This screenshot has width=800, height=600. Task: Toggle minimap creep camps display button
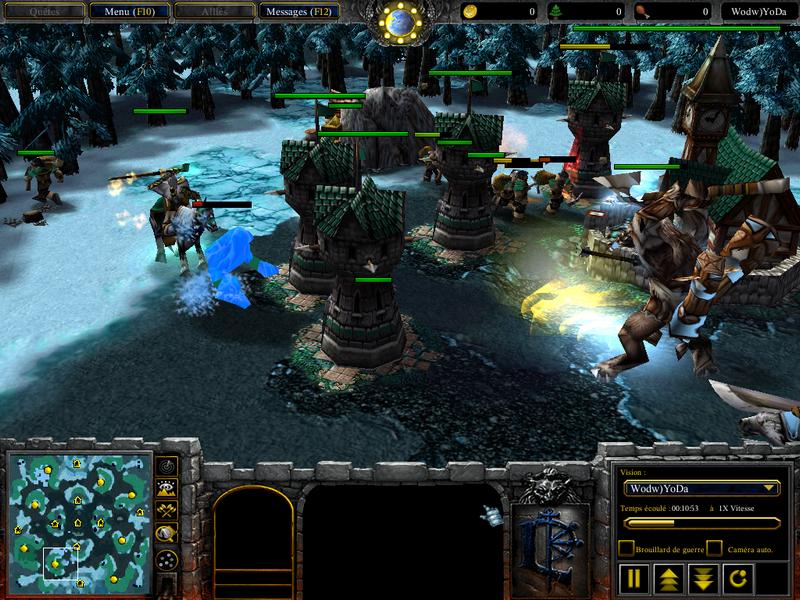pyautogui.click(x=167, y=535)
